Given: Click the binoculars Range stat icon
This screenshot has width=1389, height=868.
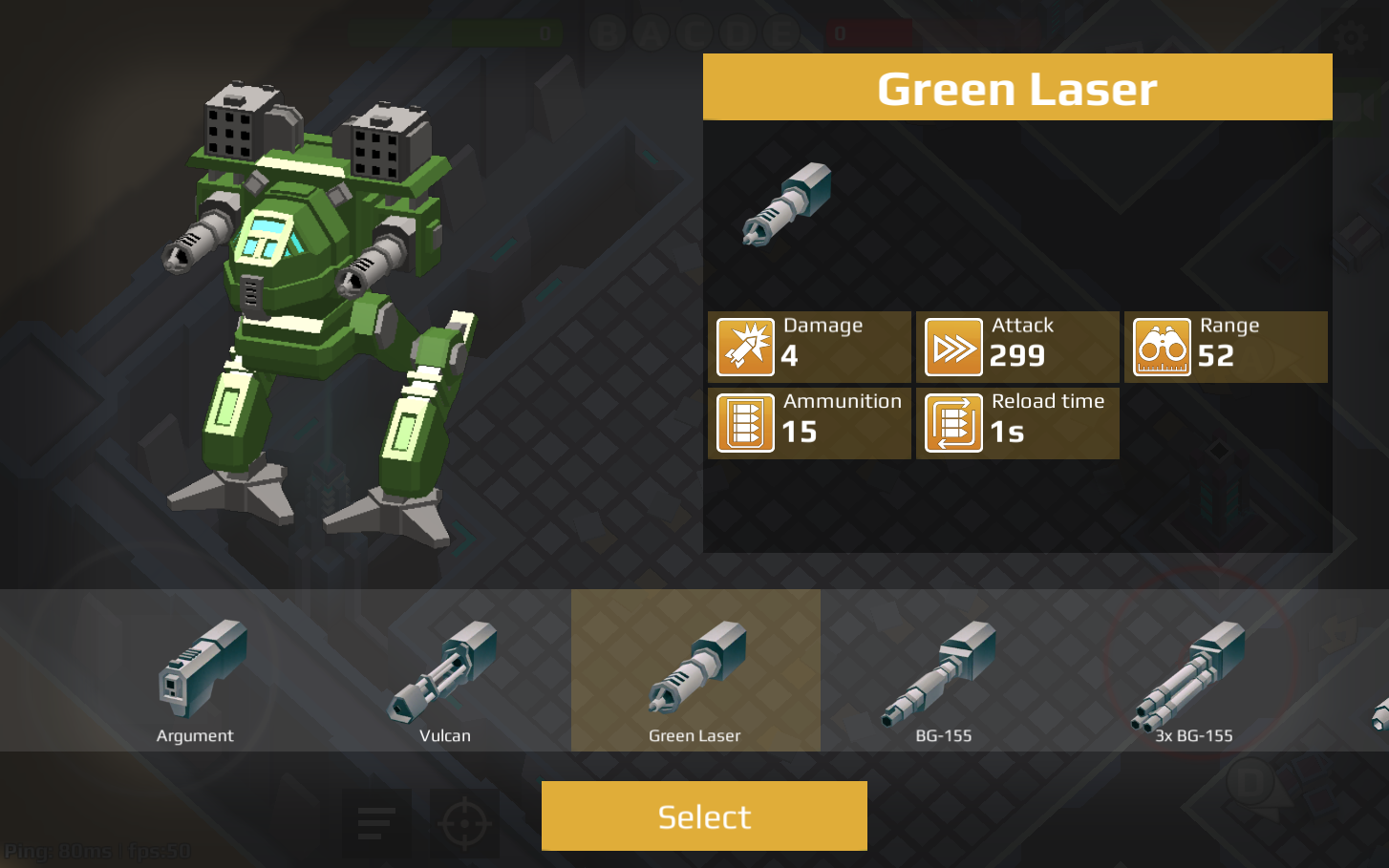Looking at the screenshot, I should 1161,347.
